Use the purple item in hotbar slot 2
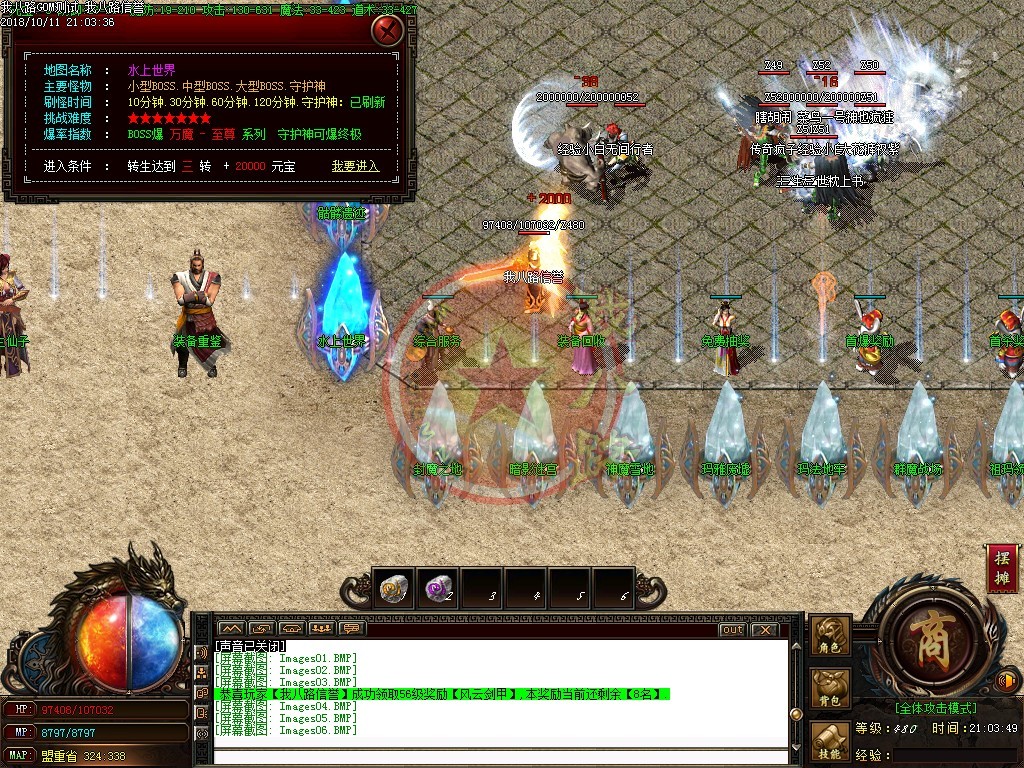1024x768 pixels. click(437, 590)
